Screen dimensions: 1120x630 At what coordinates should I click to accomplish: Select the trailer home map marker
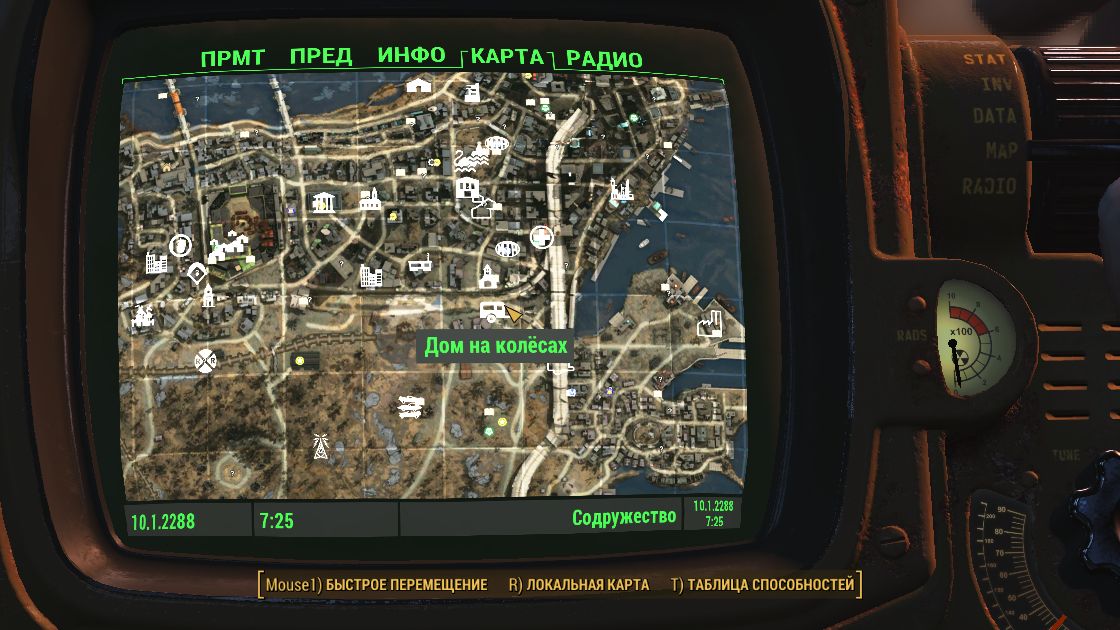click(x=491, y=311)
